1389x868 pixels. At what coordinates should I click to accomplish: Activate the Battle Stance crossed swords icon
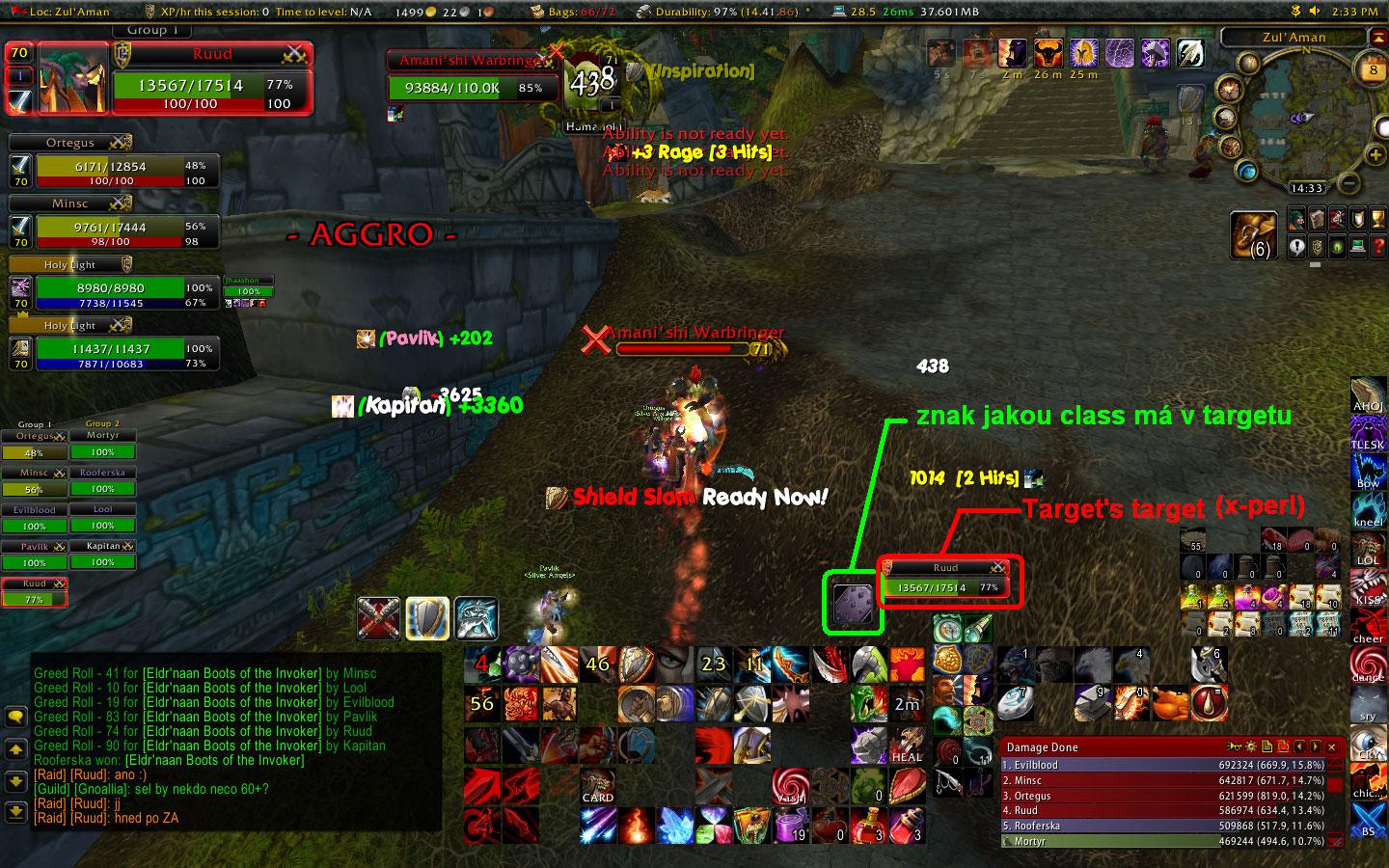378,618
